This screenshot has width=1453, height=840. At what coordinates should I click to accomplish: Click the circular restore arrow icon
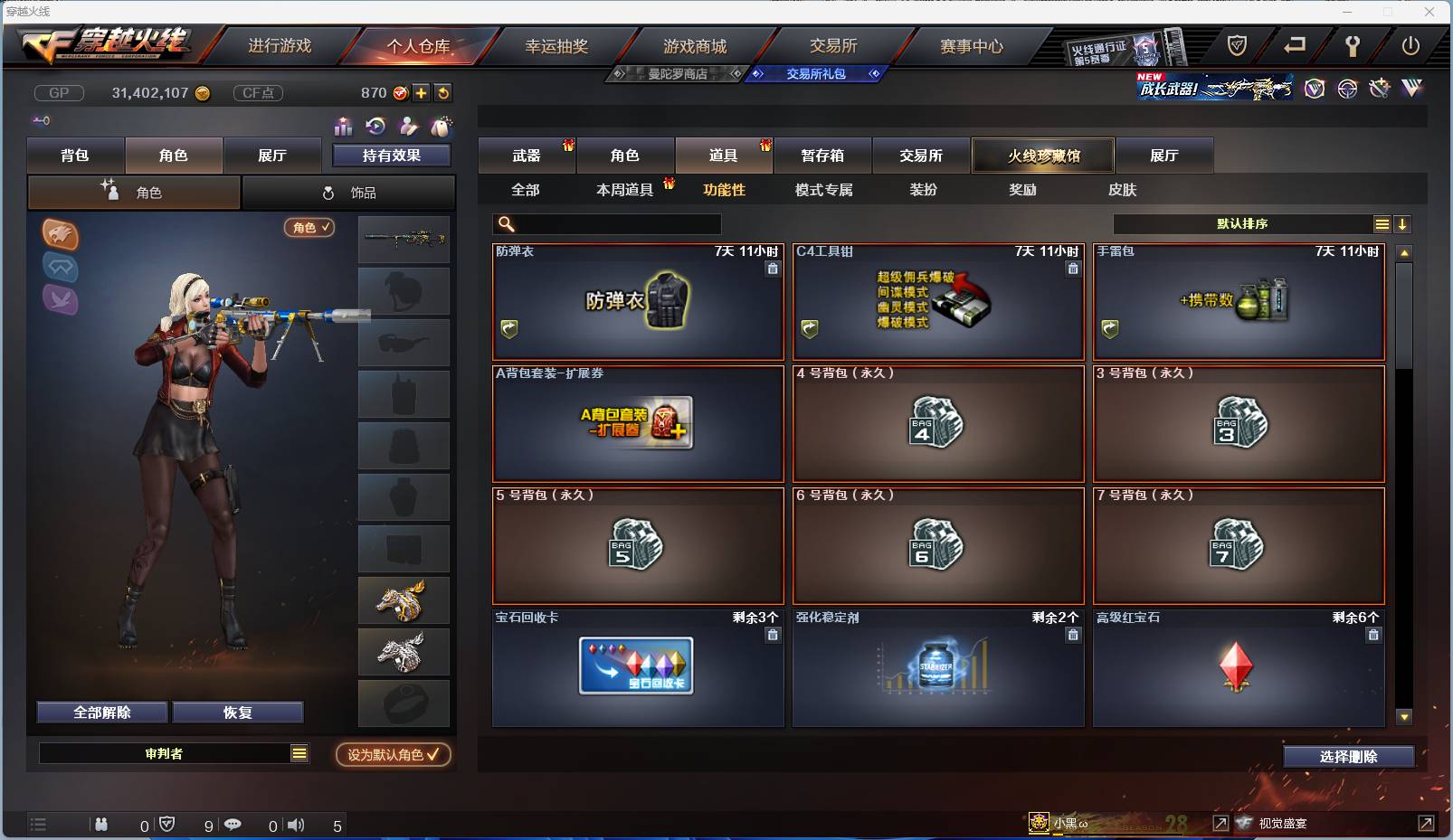tap(375, 127)
